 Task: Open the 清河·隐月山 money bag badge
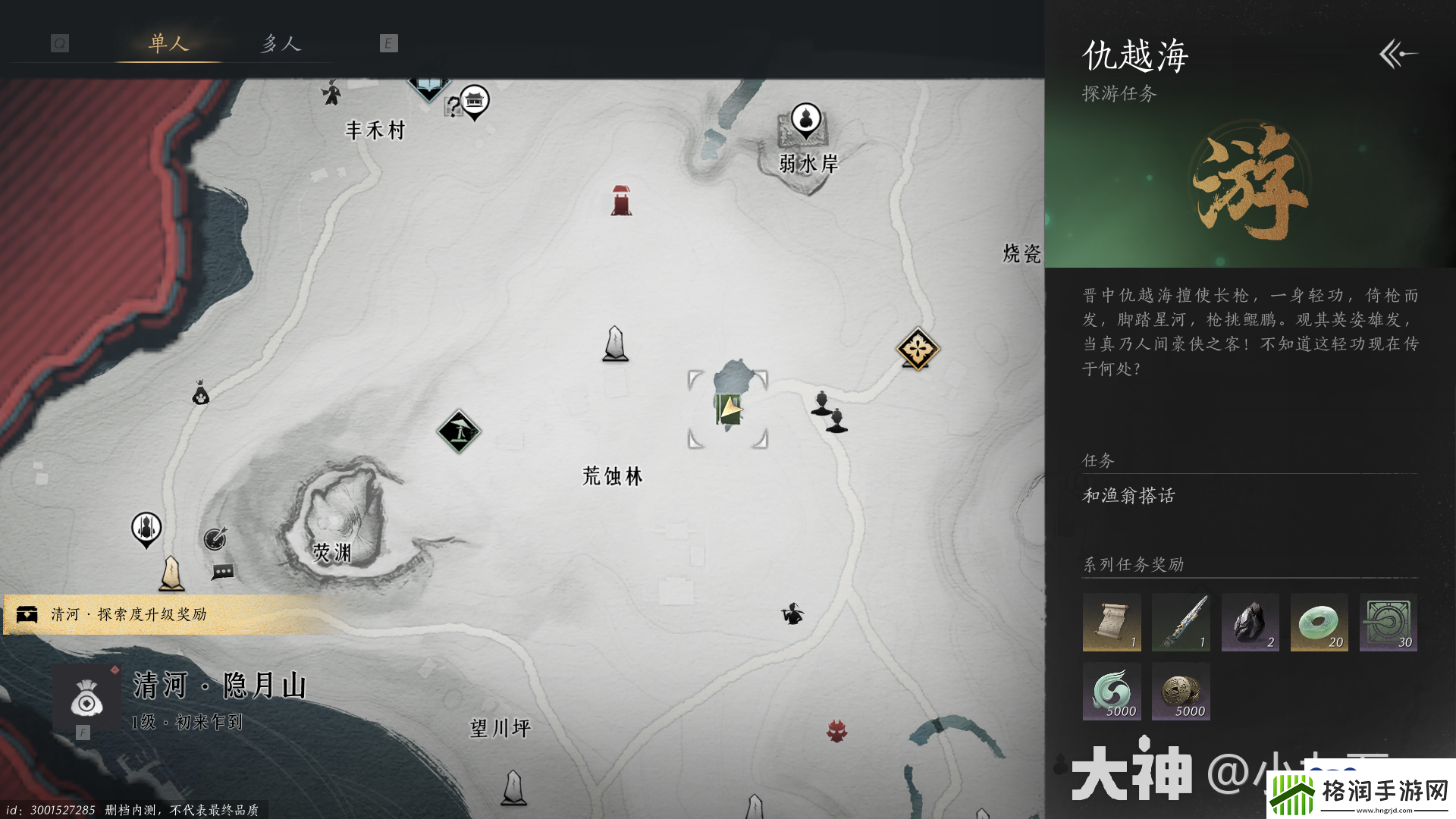[x=86, y=702]
